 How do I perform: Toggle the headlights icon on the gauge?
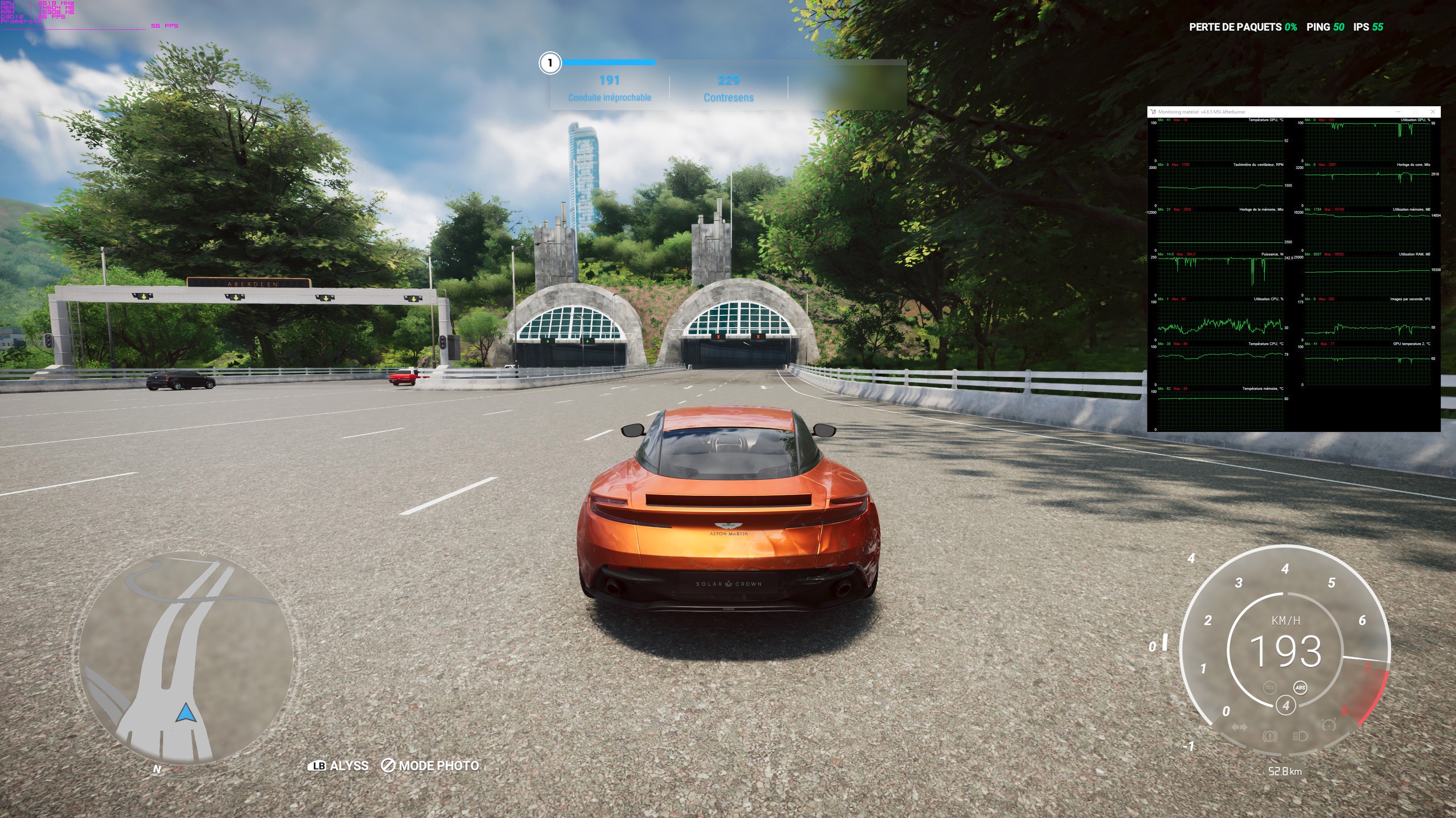click(x=1300, y=736)
